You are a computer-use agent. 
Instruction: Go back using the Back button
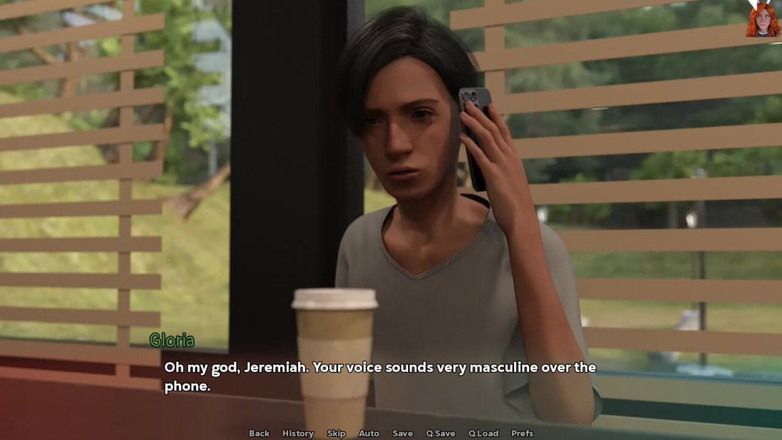click(259, 433)
